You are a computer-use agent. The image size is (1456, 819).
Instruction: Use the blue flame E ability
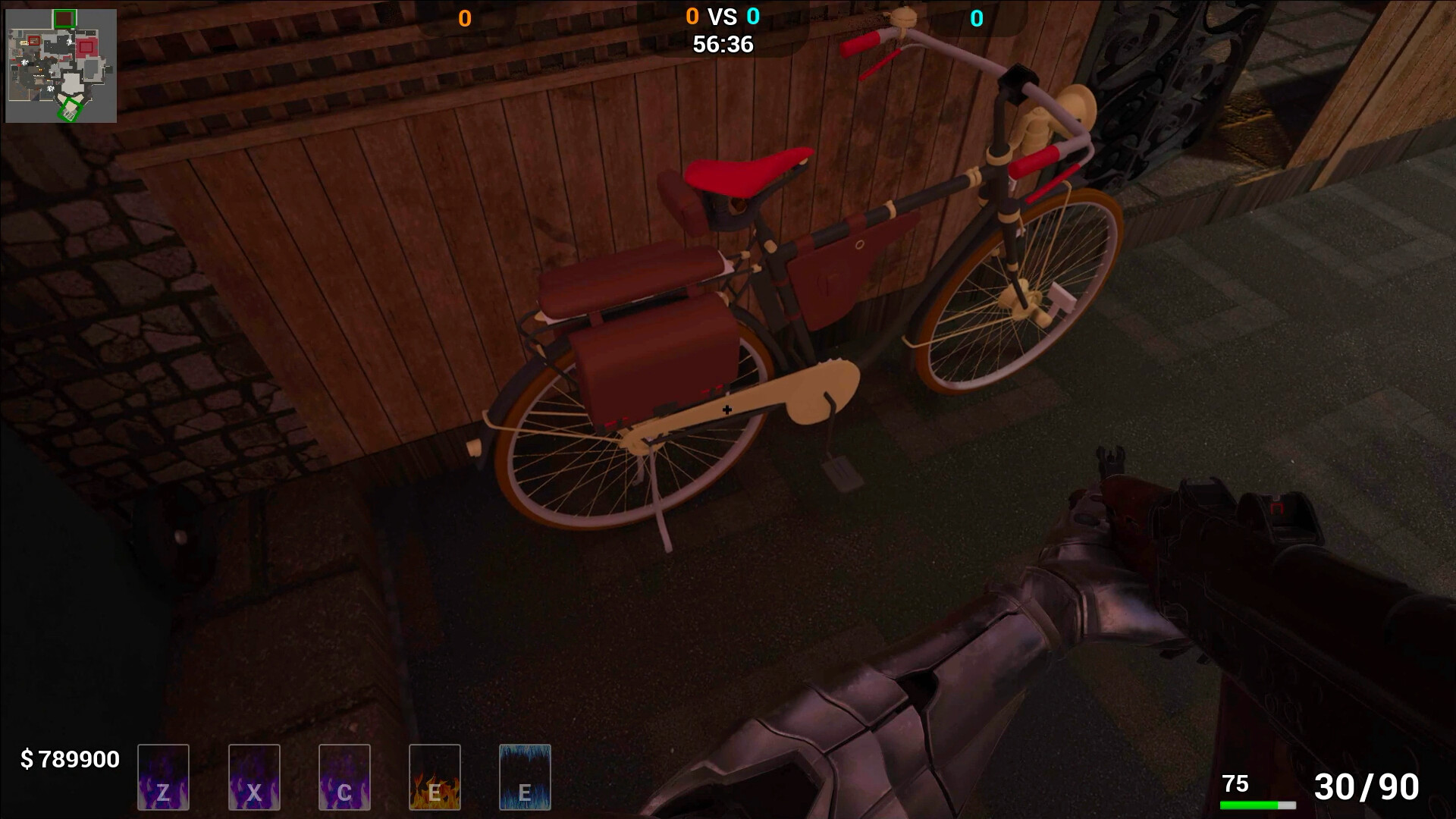tap(525, 777)
